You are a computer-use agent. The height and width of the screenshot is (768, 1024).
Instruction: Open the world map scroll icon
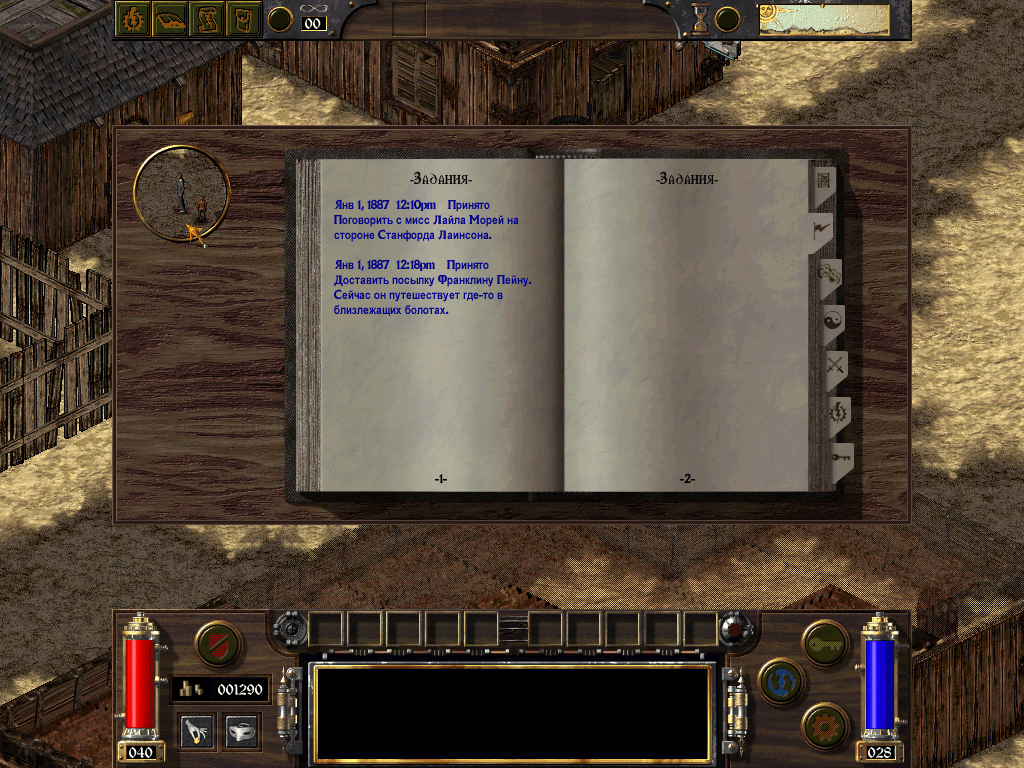tap(206, 19)
